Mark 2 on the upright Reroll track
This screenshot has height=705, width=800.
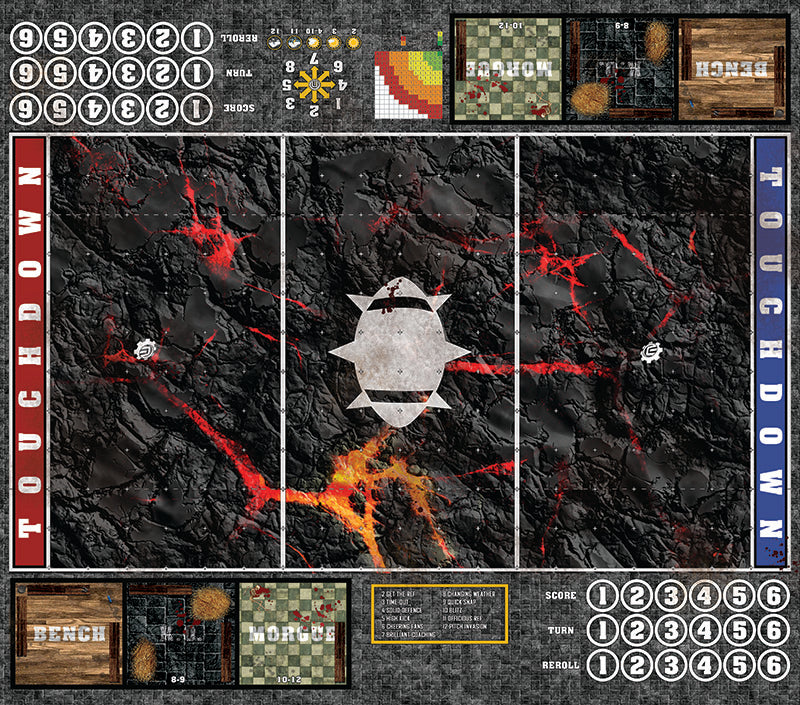(x=636, y=666)
